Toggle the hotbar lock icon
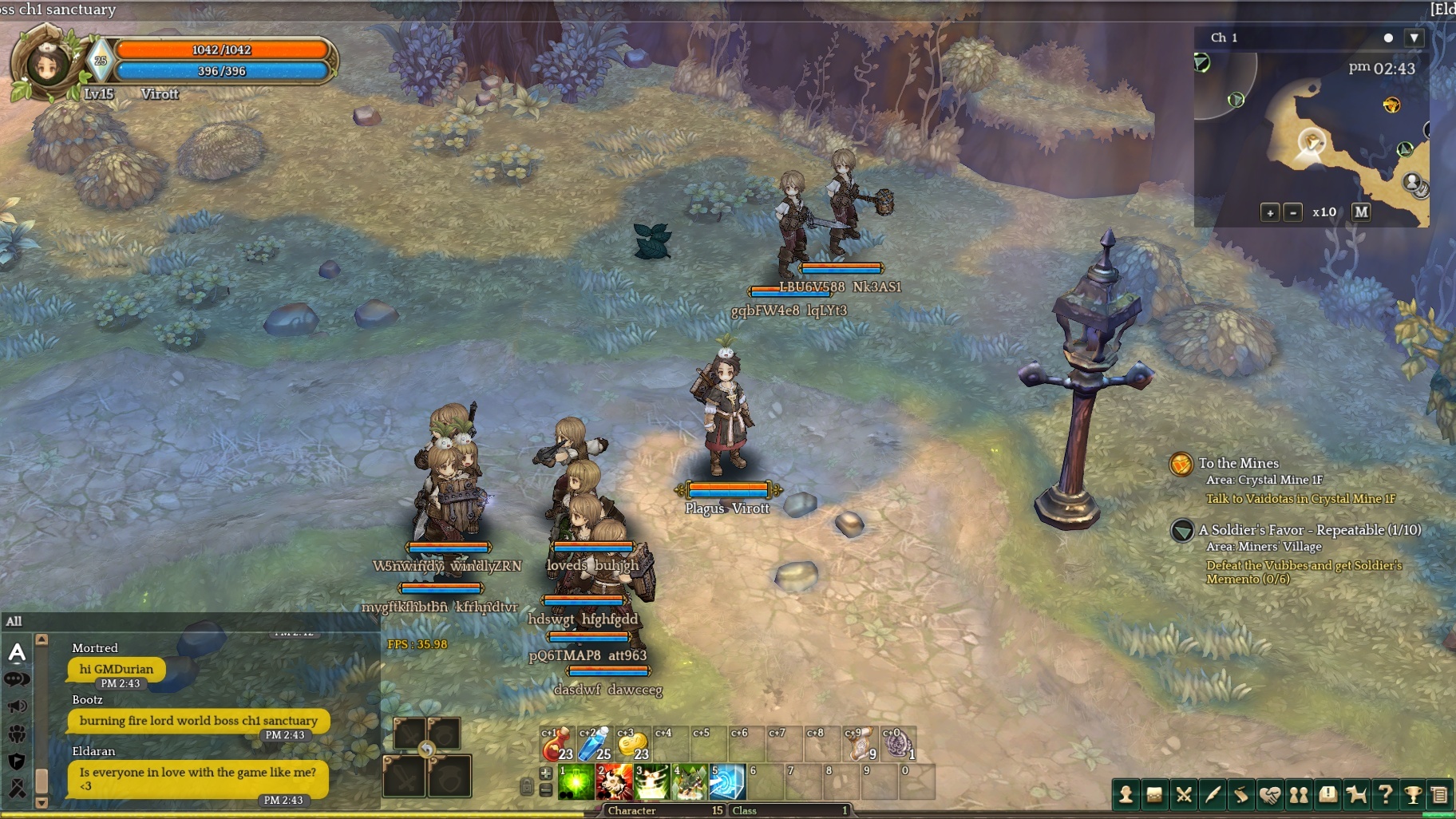This screenshot has width=1456, height=819. pyautogui.click(x=526, y=787)
